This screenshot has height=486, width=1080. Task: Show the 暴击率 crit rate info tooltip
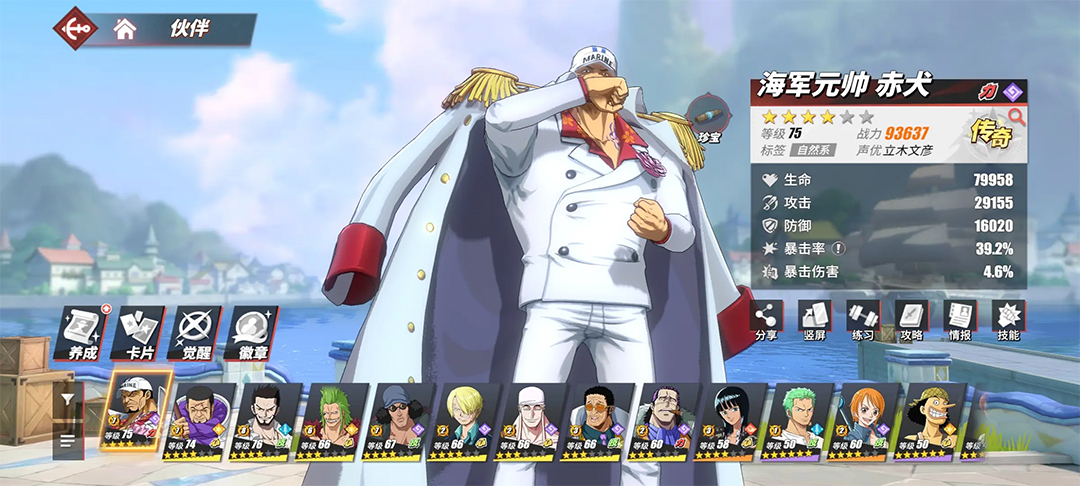click(839, 249)
